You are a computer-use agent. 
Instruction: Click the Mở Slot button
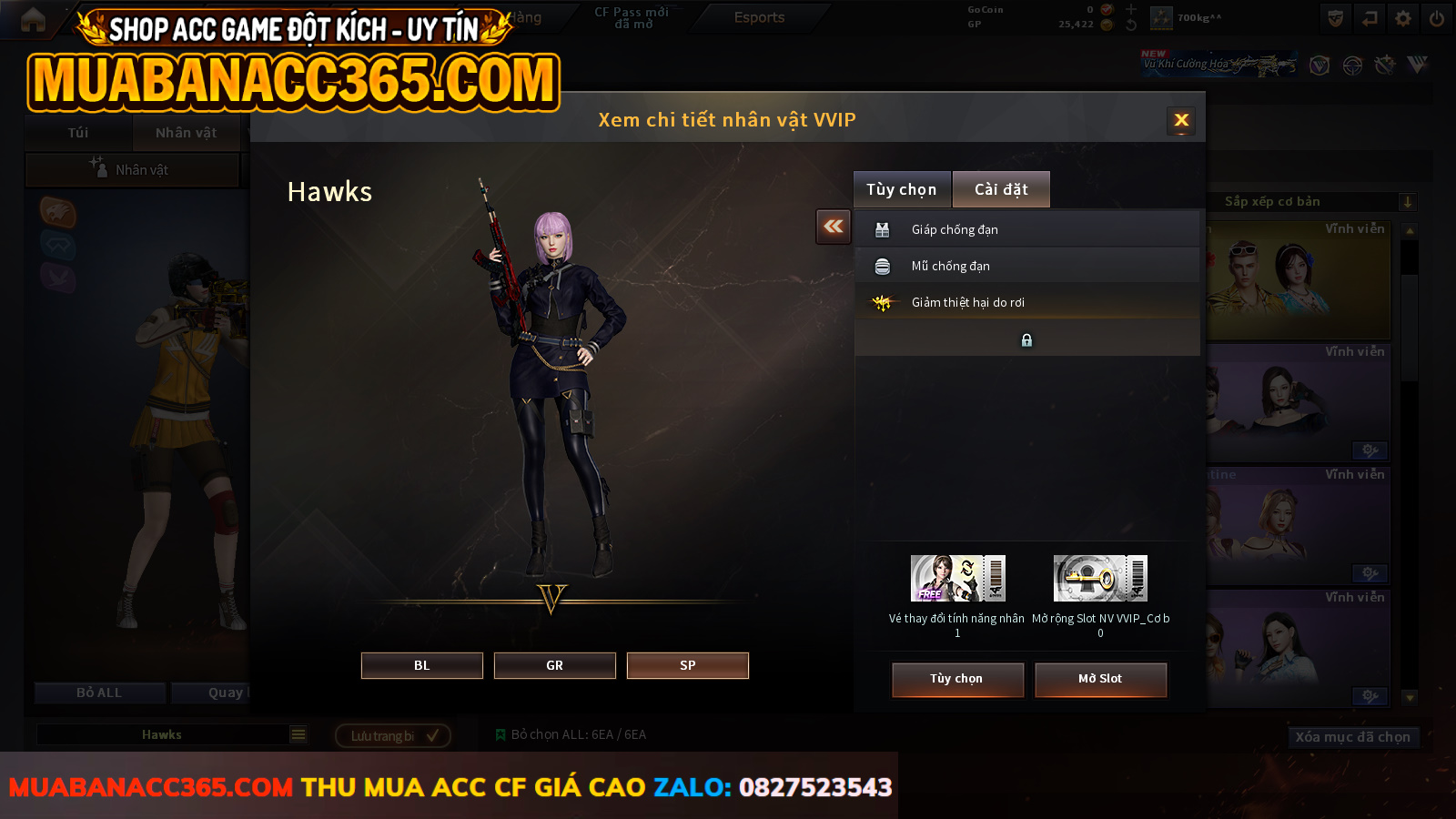[1100, 679]
